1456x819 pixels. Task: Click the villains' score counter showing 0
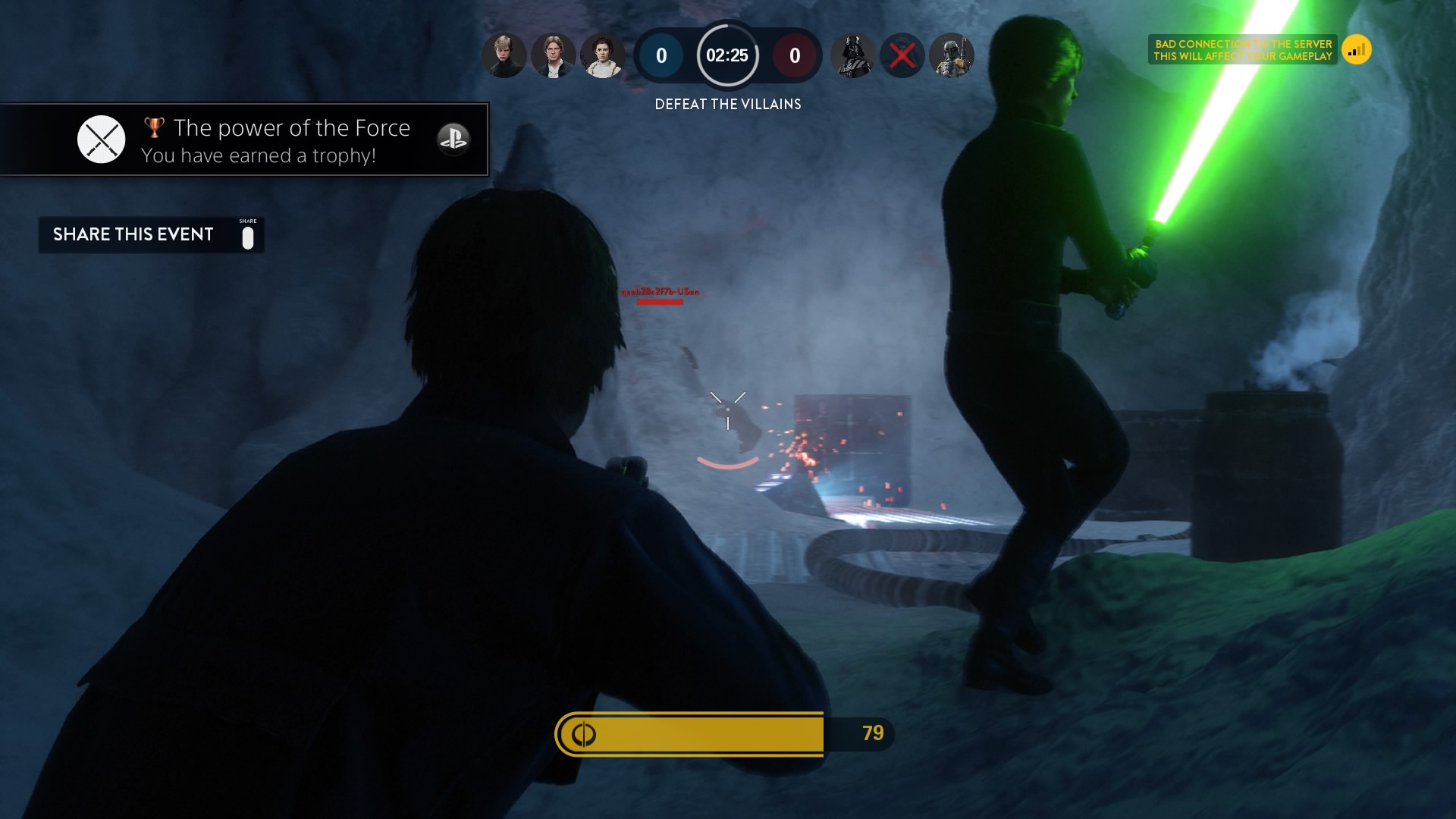pos(794,55)
